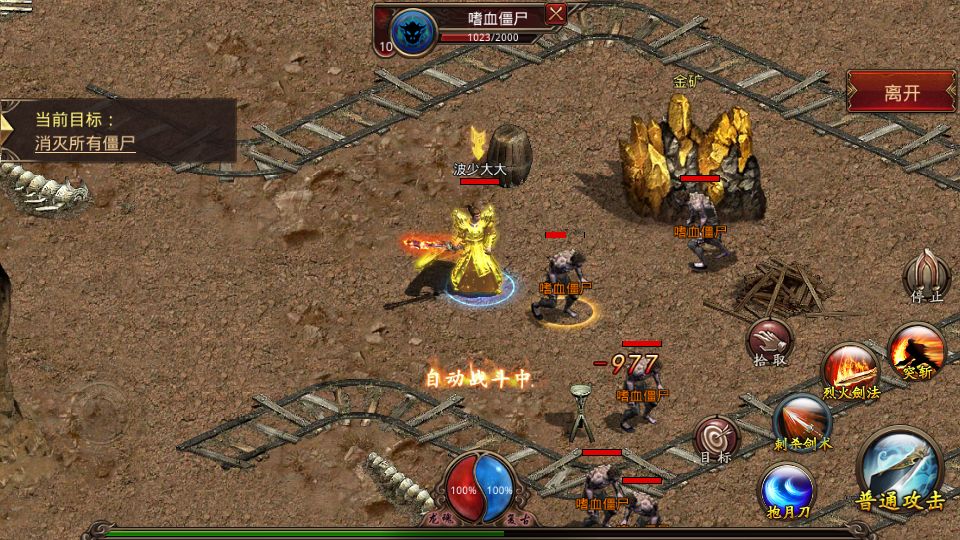
Task: Tap the 拾取 pick up button
Action: pyautogui.click(x=768, y=341)
